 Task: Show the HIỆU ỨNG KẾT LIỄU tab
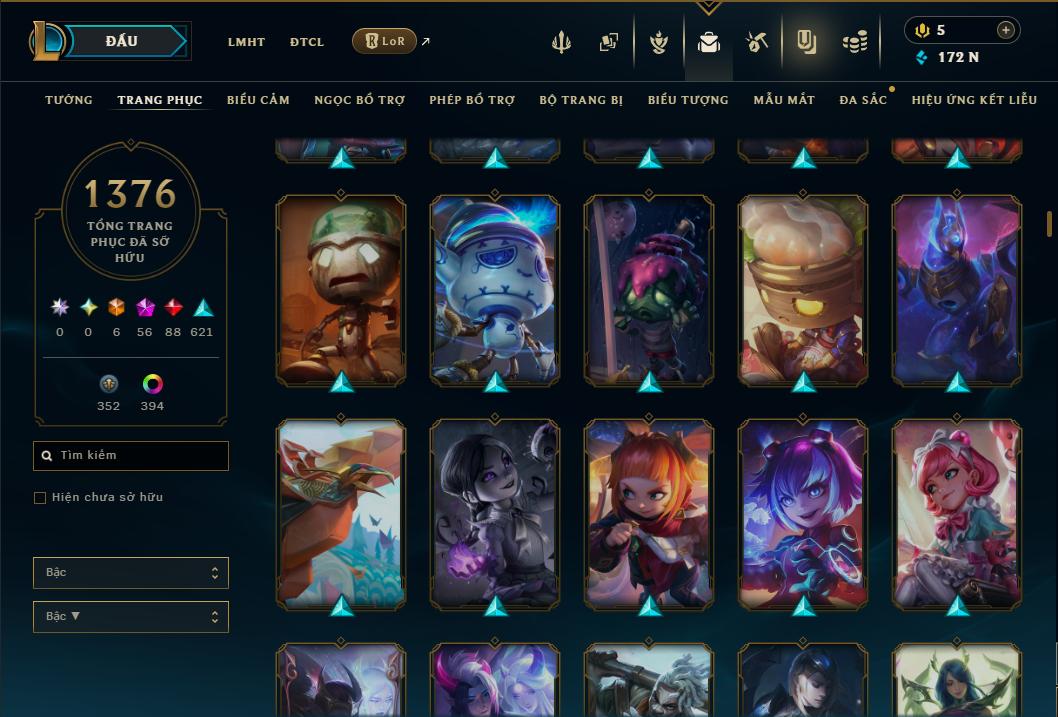point(974,100)
